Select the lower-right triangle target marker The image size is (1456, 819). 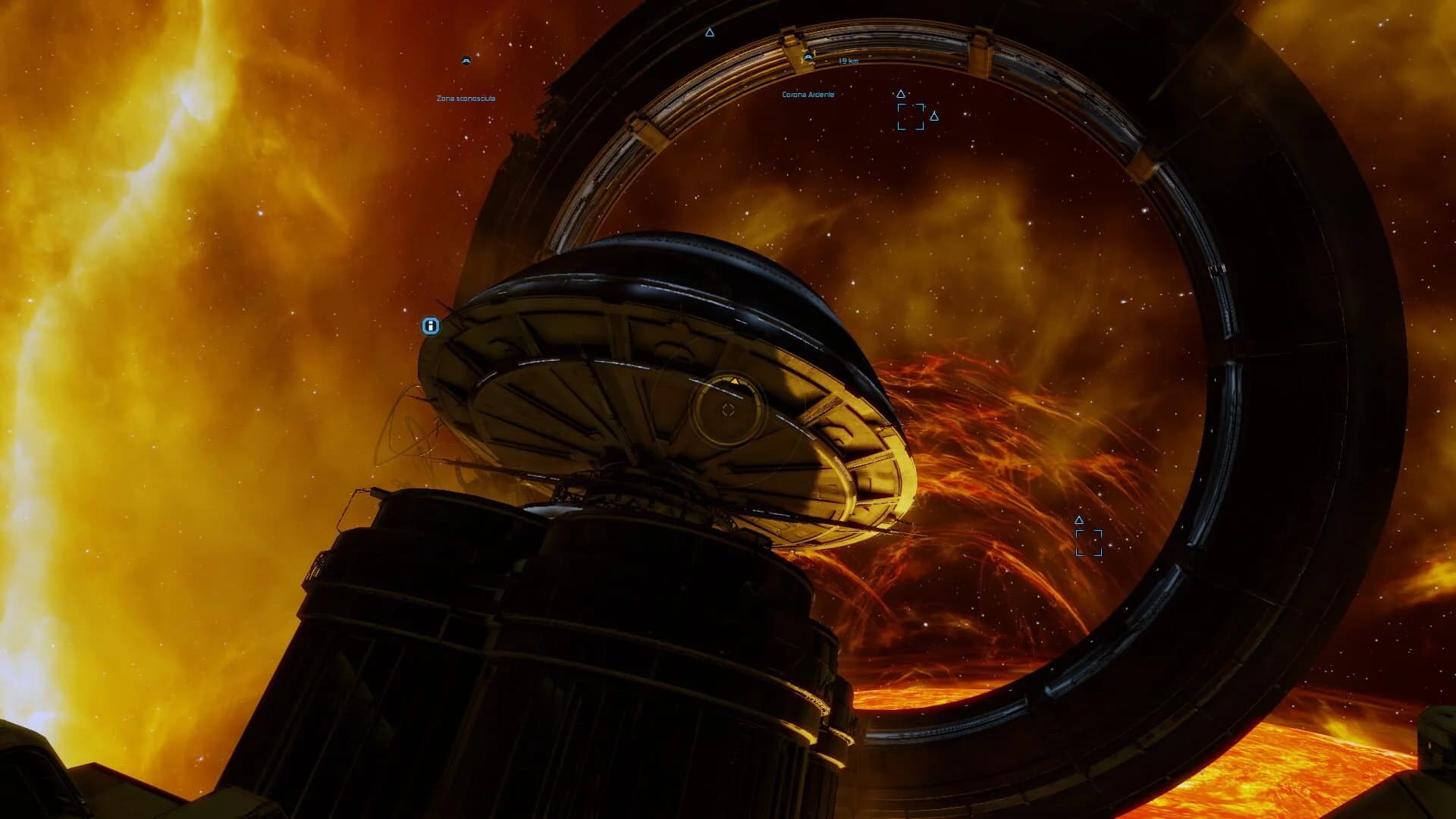[1078, 521]
